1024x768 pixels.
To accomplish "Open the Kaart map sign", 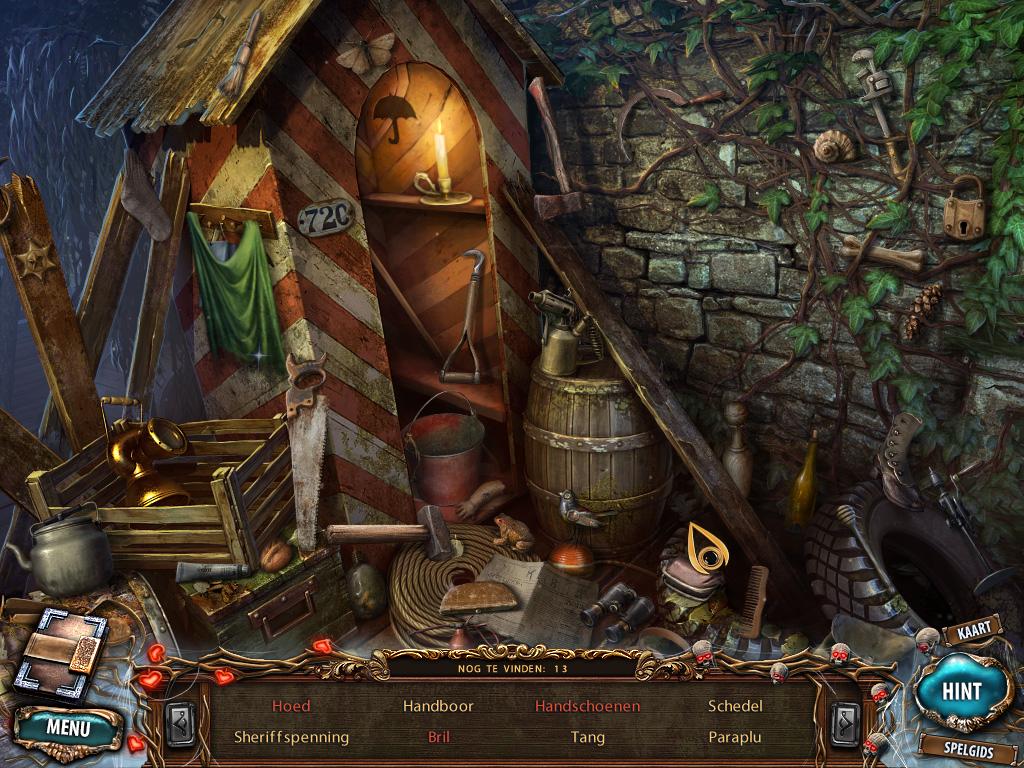I will pyautogui.click(x=972, y=633).
